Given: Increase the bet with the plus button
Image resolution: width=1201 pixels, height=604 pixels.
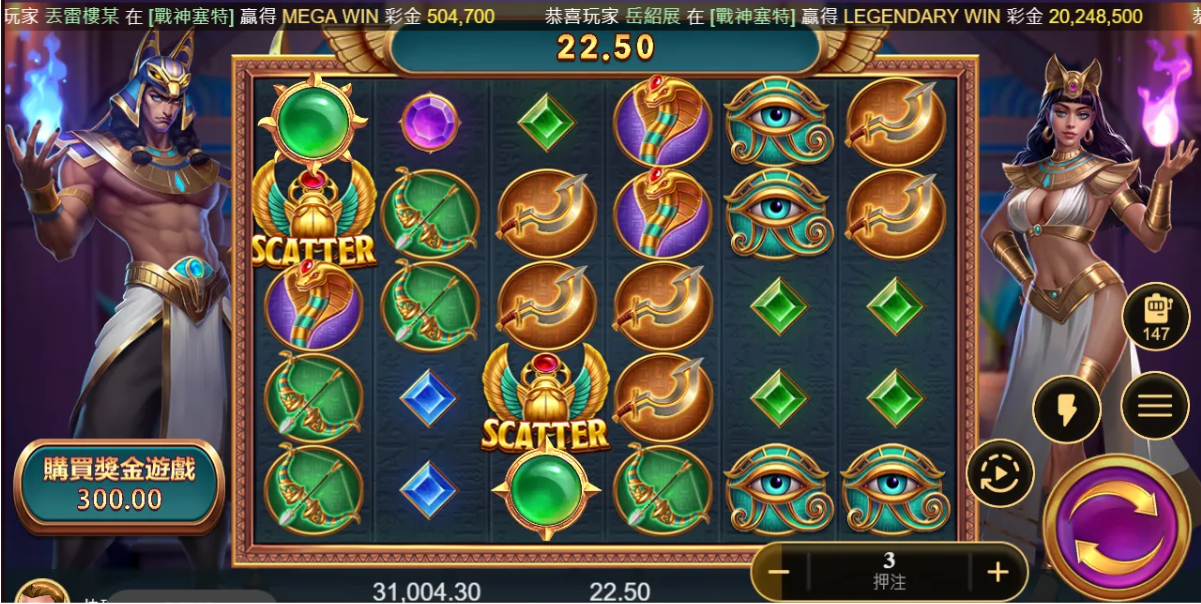Looking at the screenshot, I should [x=996, y=573].
